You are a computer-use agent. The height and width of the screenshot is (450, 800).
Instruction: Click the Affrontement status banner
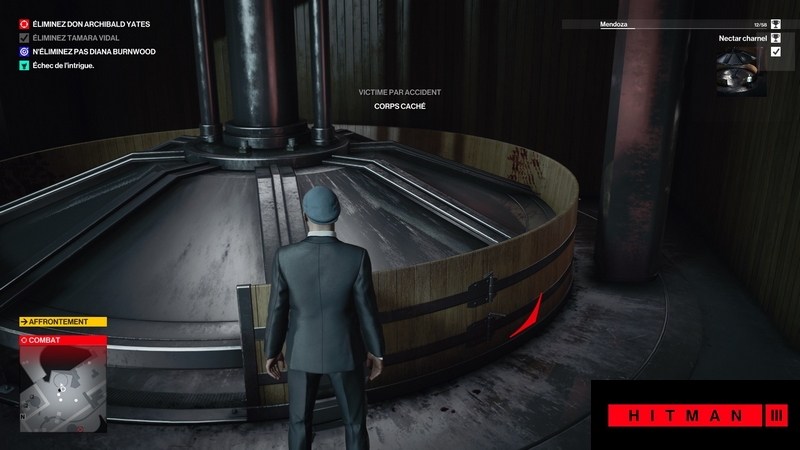[62, 322]
